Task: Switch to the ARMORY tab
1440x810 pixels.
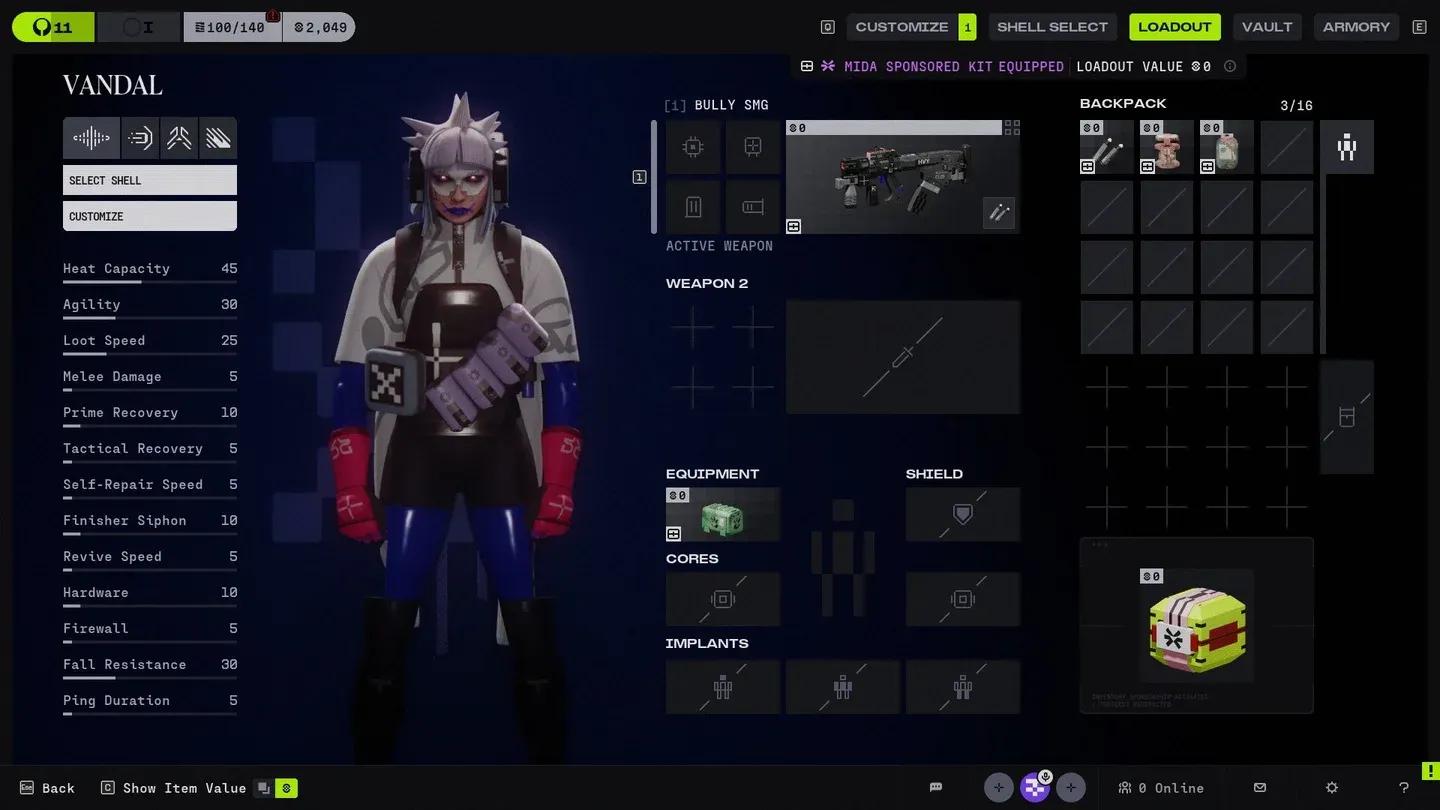Action: (1356, 27)
